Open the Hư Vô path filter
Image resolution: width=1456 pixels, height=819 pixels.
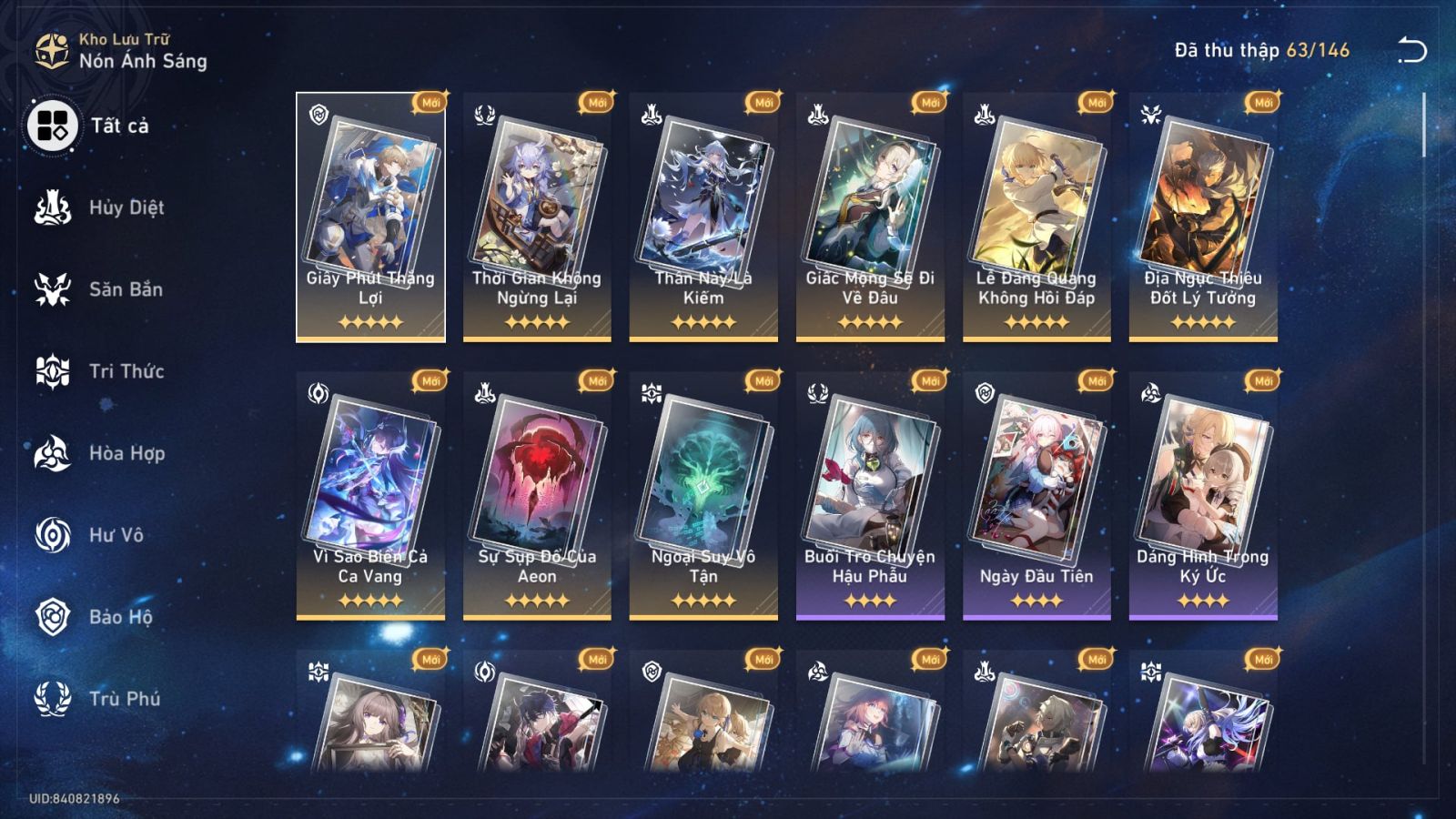[53, 535]
